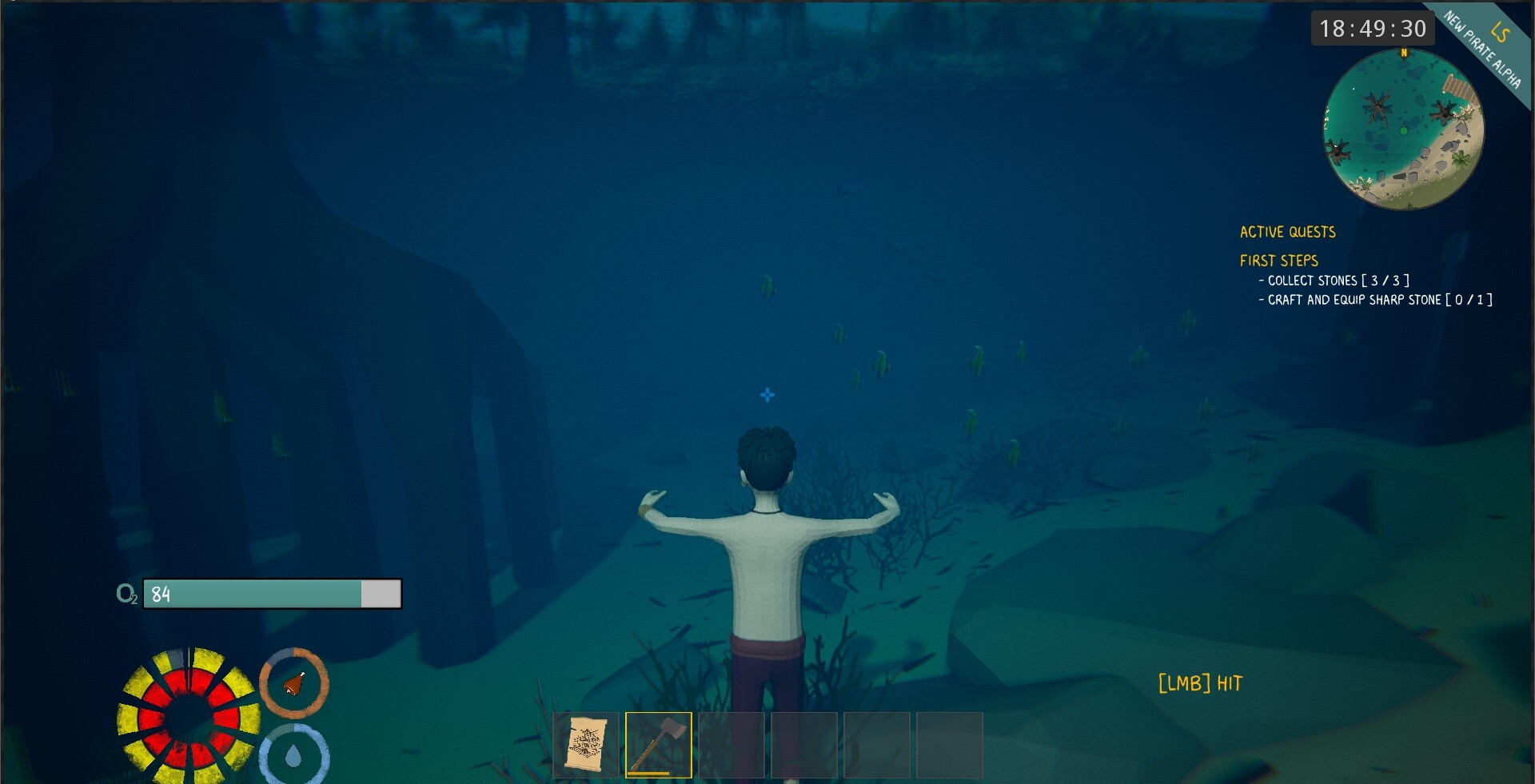
Task: Toggle the oxygen bar visibility
Action: click(272, 594)
